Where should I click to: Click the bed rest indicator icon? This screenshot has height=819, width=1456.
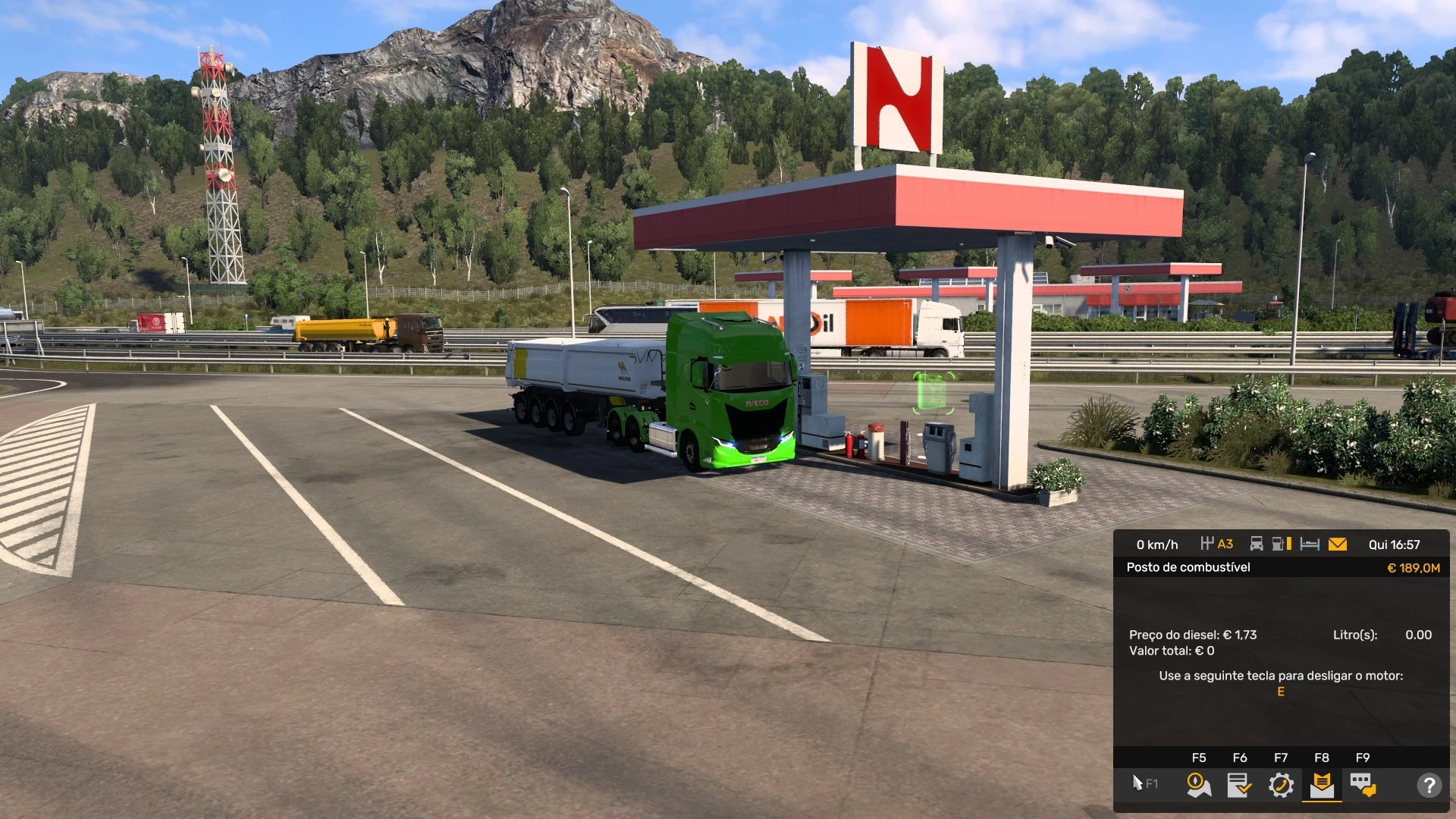coord(1310,544)
